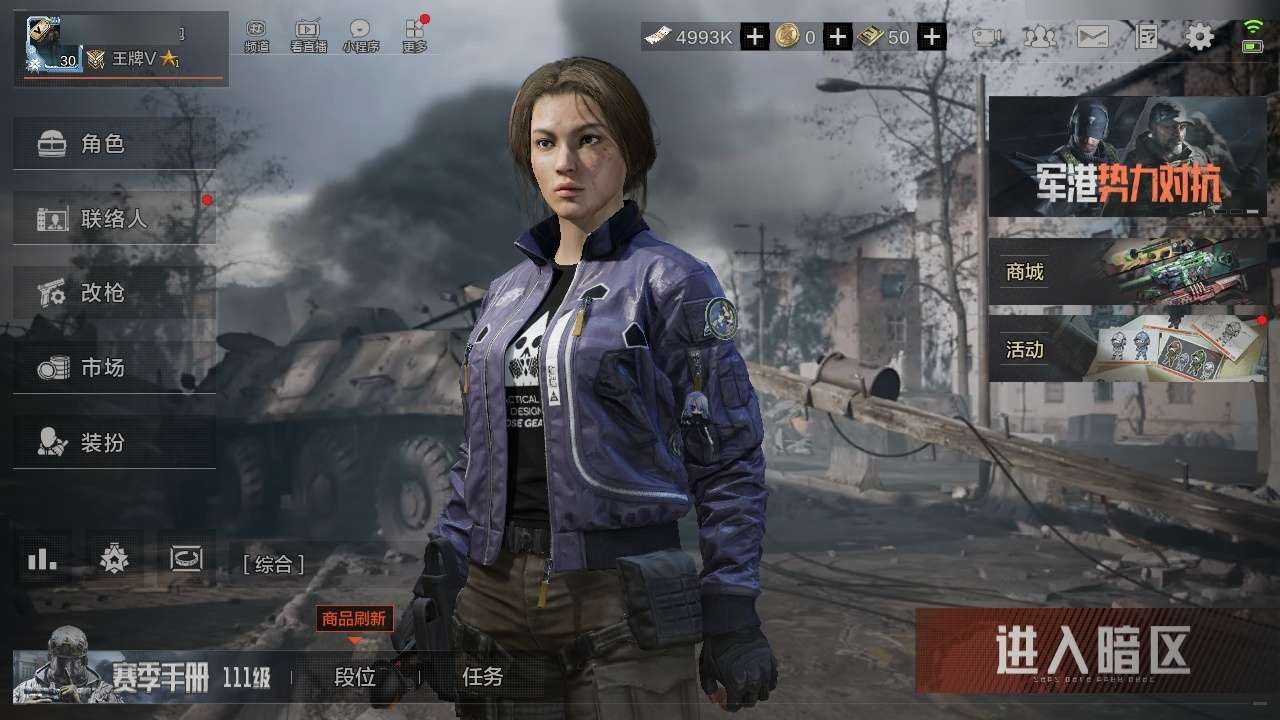The height and width of the screenshot is (720, 1280).
Task: Open the 任务 missions tab
Action: coord(482,677)
